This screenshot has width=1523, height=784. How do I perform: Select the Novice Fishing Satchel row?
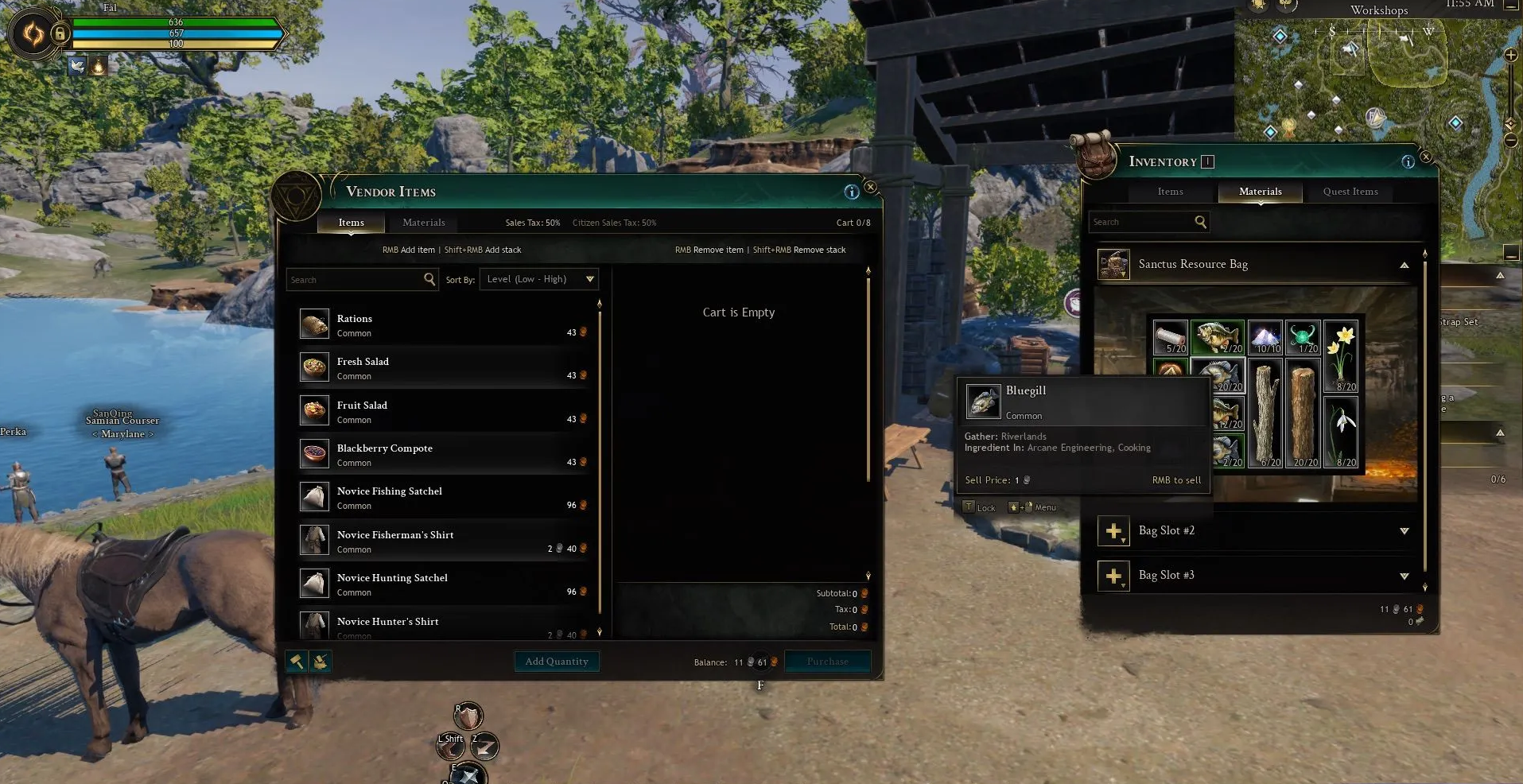pyautogui.click(x=445, y=498)
